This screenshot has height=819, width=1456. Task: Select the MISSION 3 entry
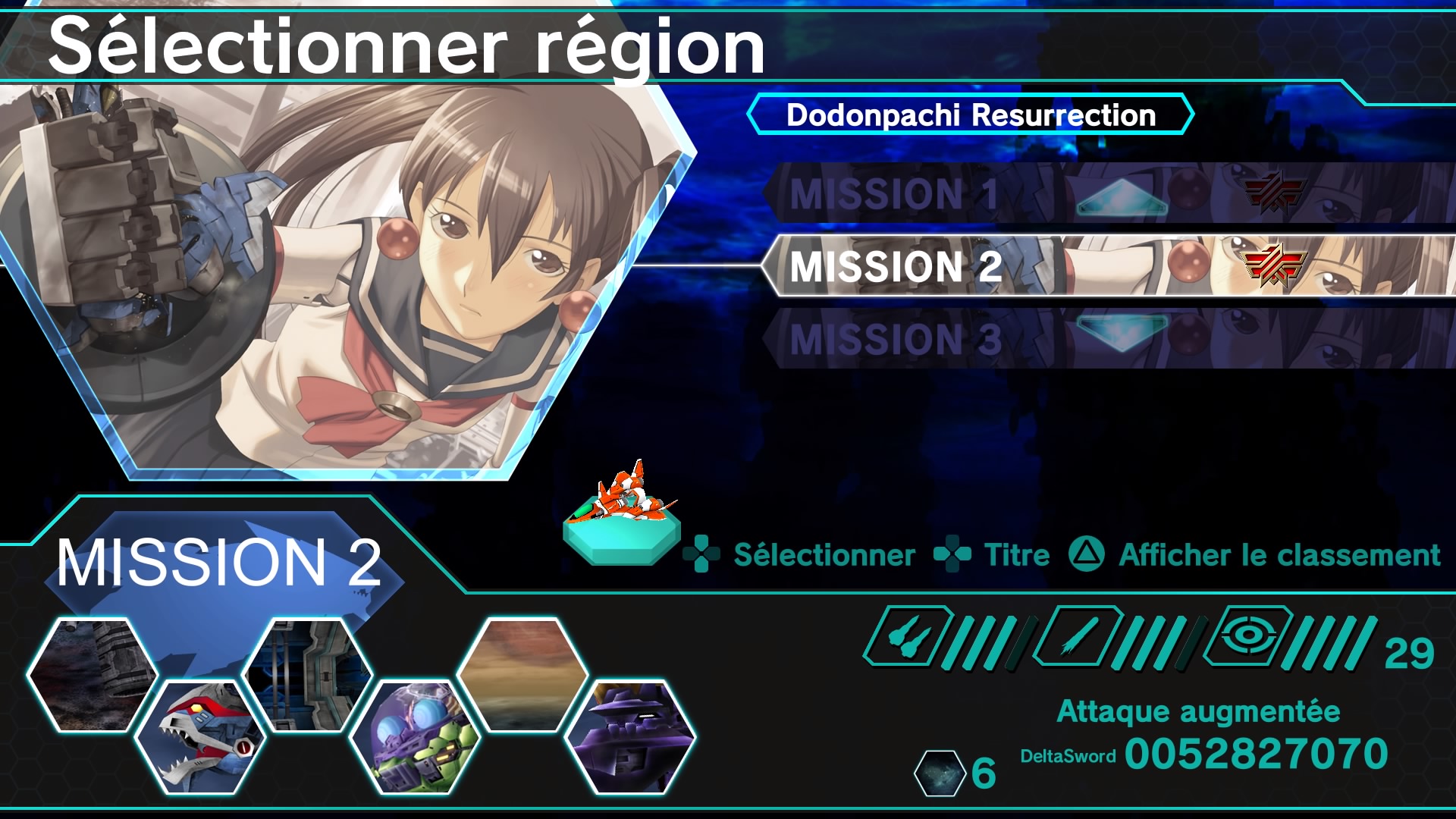click(895, 339)
